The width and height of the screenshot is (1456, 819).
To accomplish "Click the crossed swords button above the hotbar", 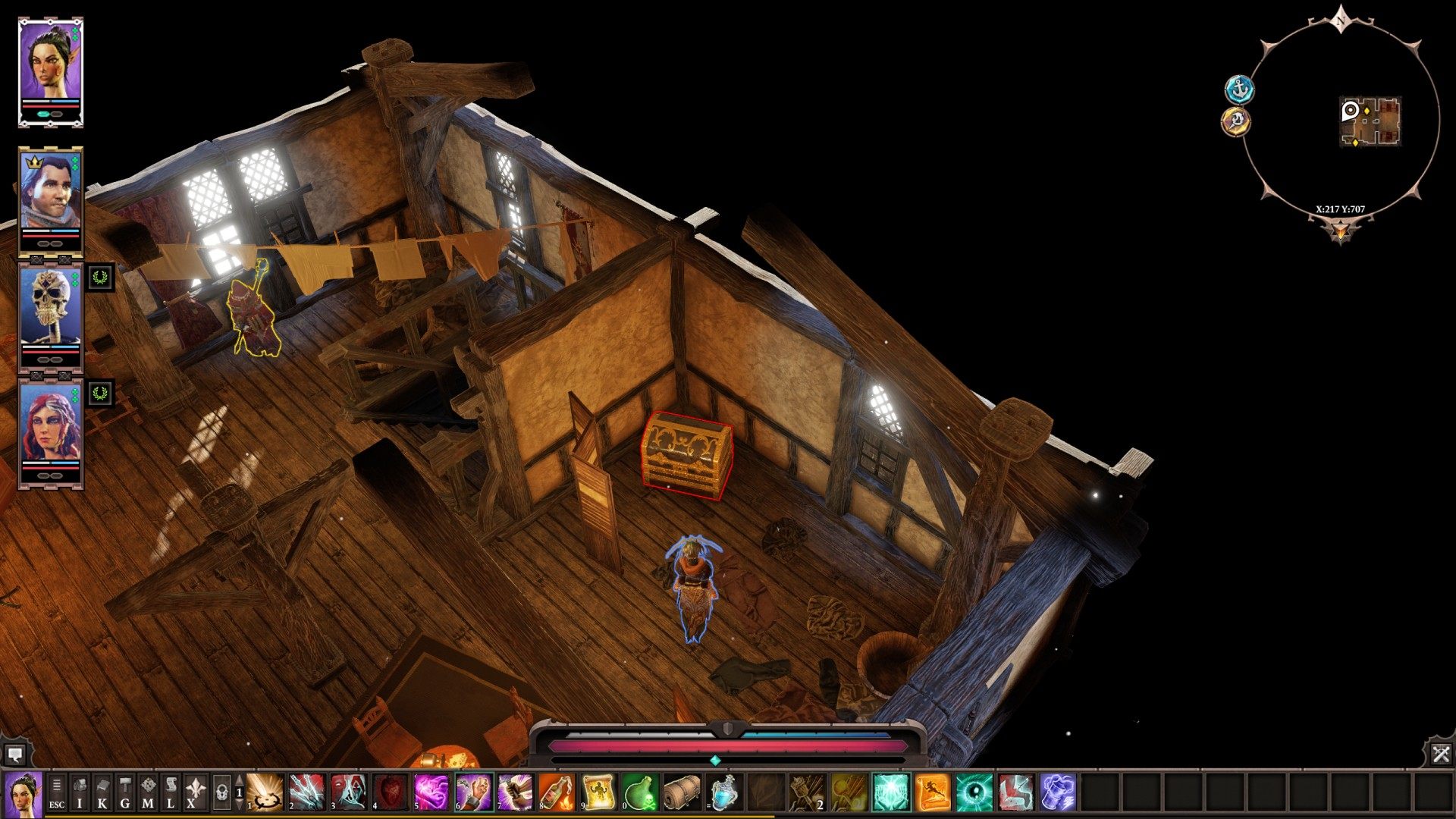I will pyautogui.click(x=1441, y=754).
